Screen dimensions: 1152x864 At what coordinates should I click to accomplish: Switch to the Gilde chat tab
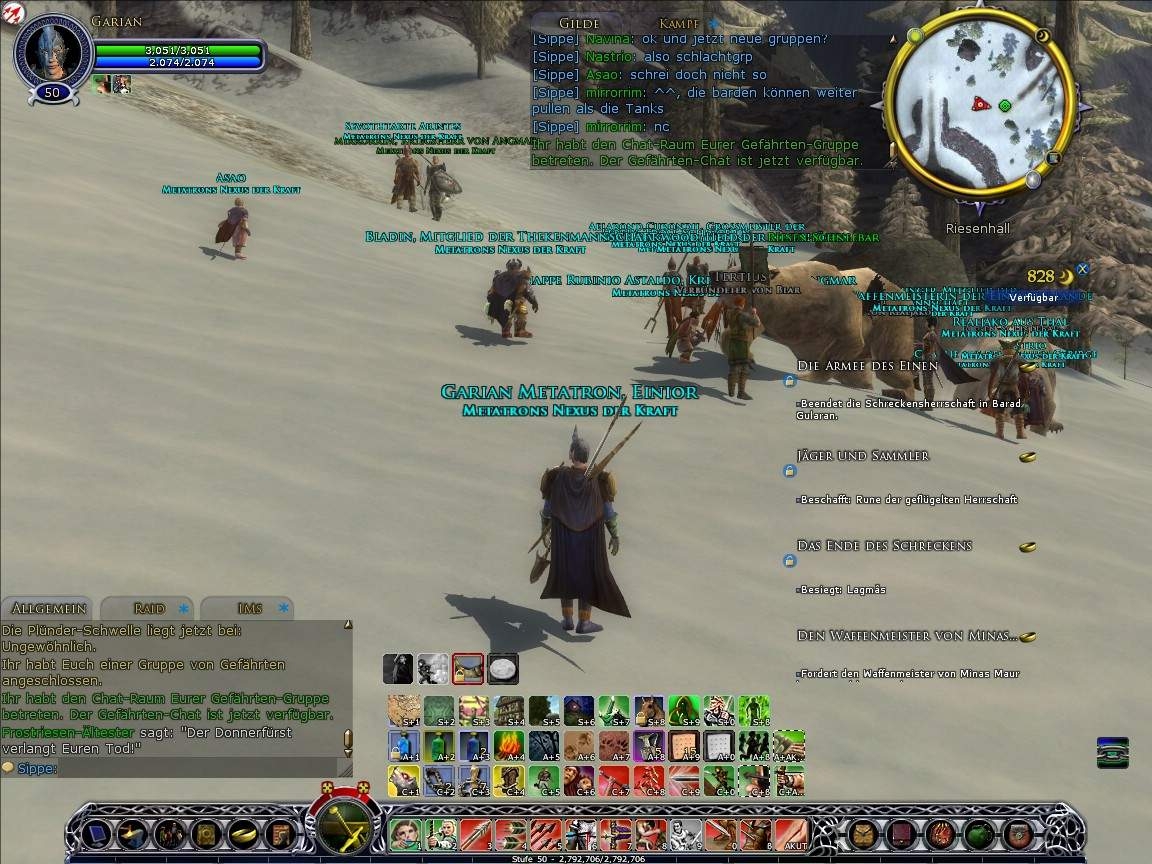[x=579, y=23]
